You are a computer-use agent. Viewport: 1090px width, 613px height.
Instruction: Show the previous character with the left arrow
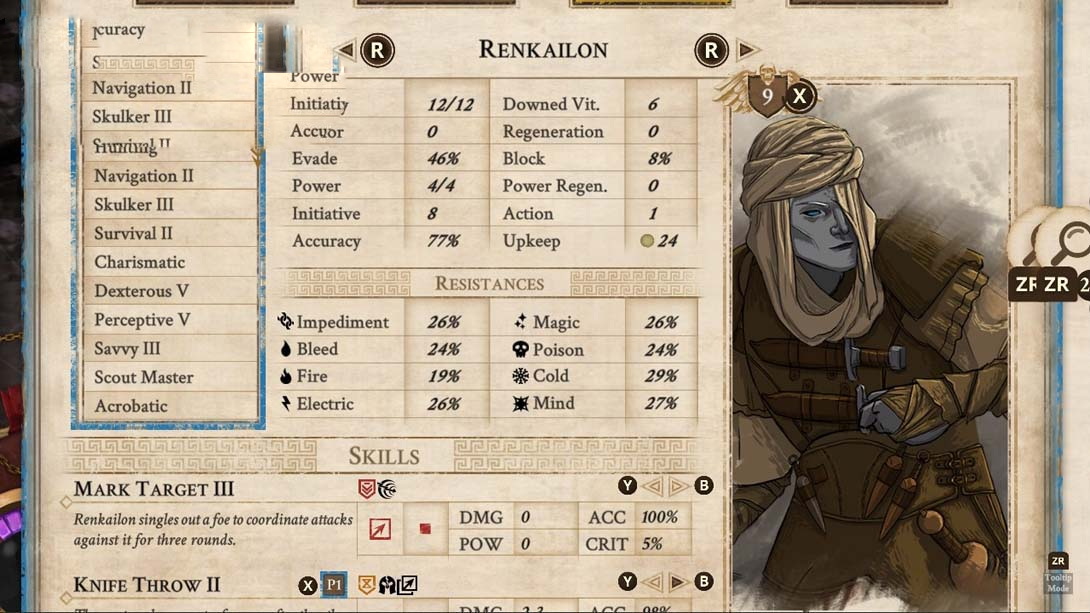[346, 50]
